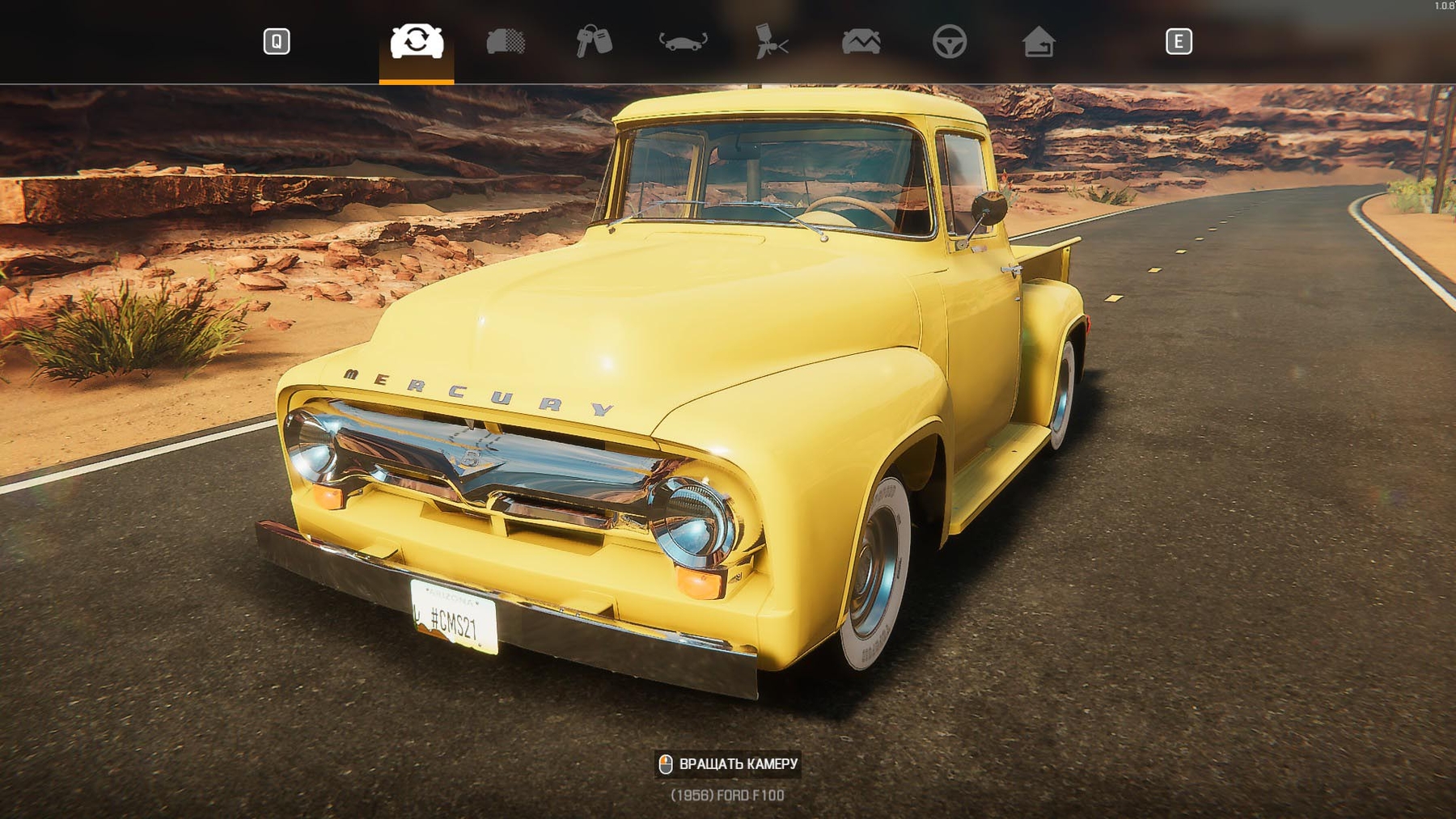Choose the house with return arrow tab
This screenshot has height=819, width=1456.
click(x=1039, y=41)
